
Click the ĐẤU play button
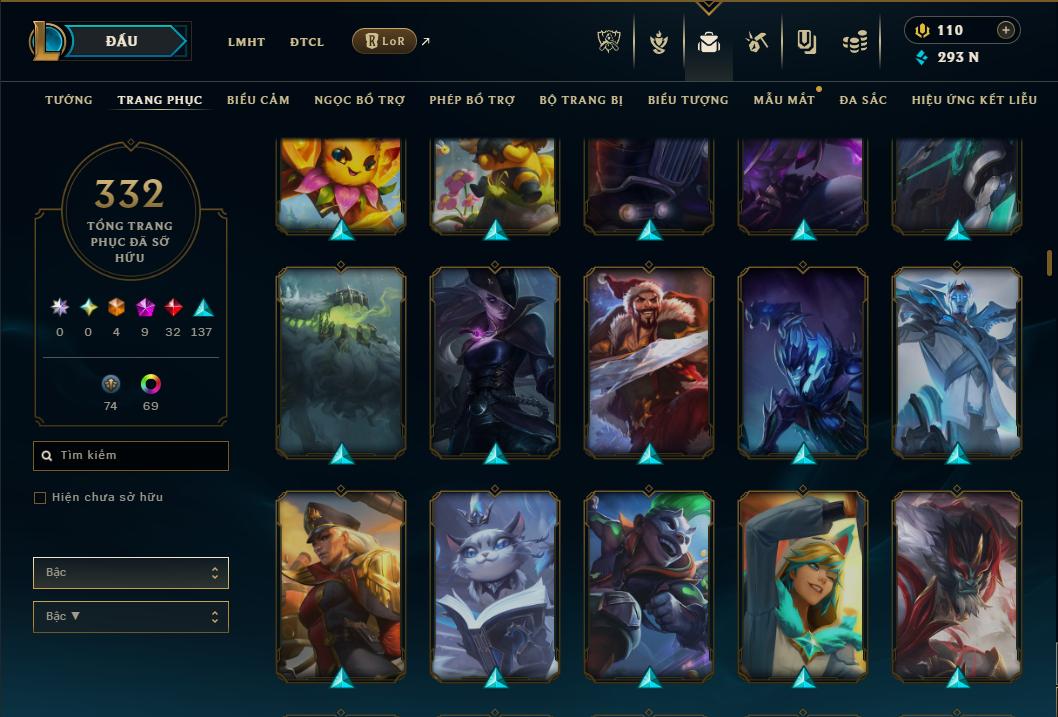coord(122,41)
